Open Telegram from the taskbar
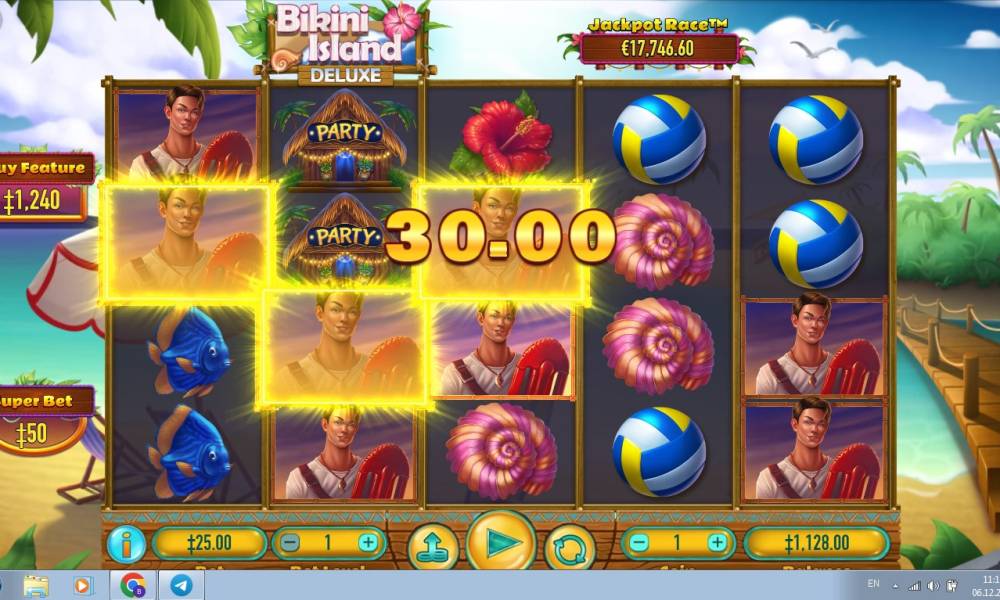This screenshot has width=1000, height=600. (x=181, y=585)
